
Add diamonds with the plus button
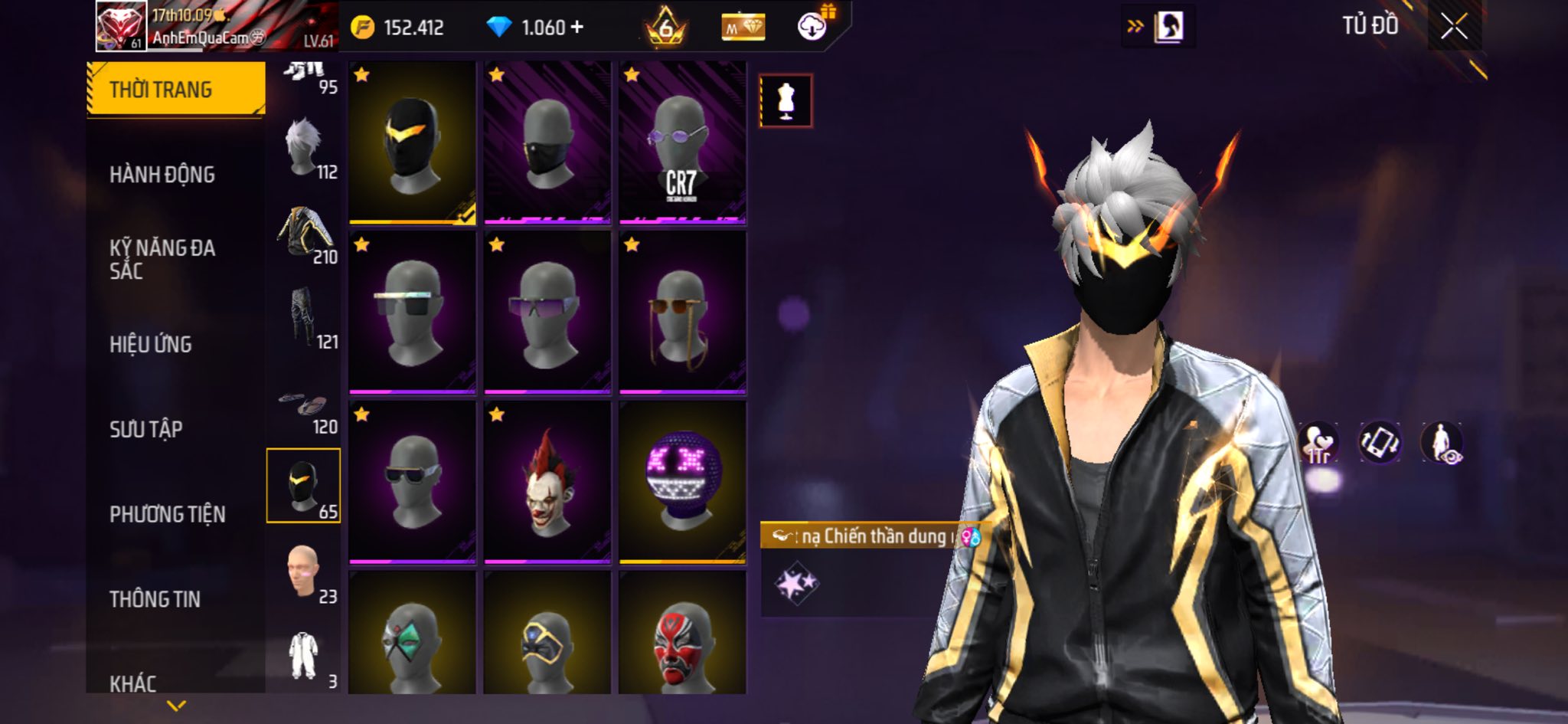point(577,28)
